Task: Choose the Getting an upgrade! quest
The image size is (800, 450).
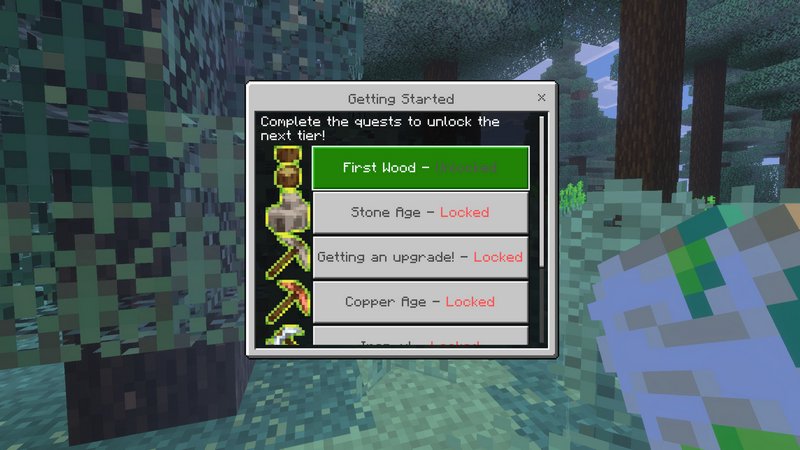Action: (x=420, y=257)
